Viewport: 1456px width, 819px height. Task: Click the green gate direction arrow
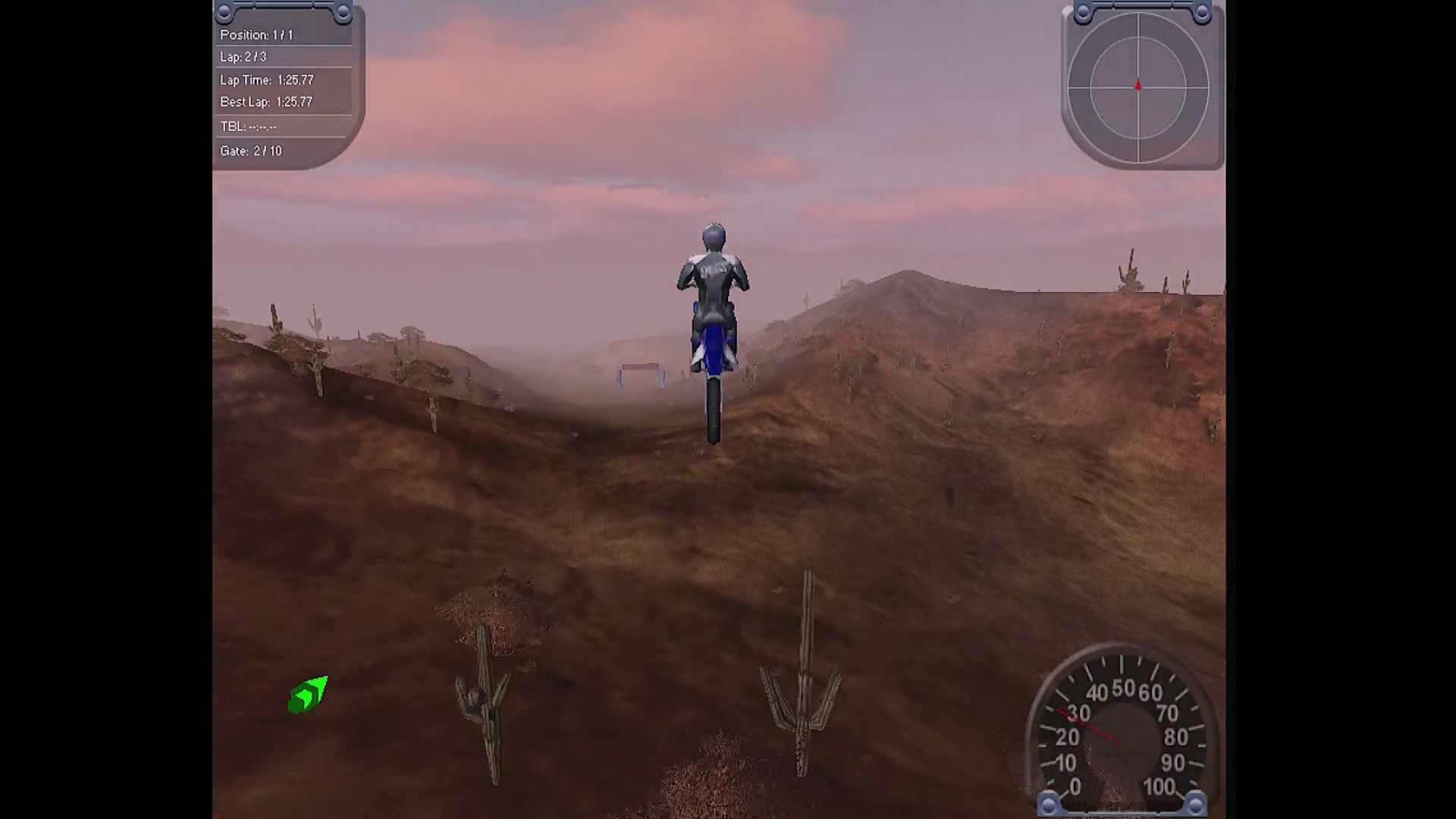308,695
